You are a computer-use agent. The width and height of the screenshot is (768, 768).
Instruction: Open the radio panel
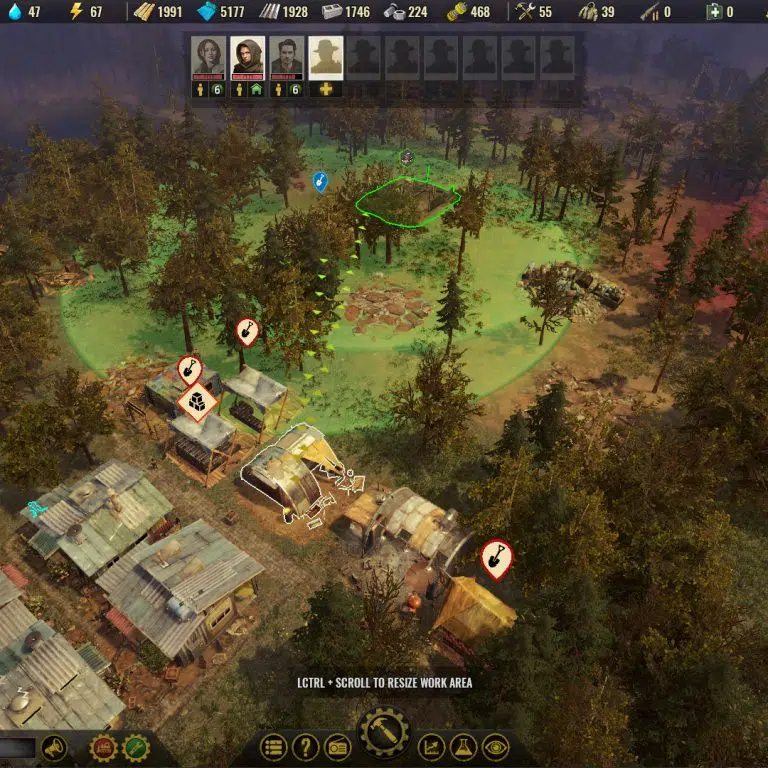[337, 747]
